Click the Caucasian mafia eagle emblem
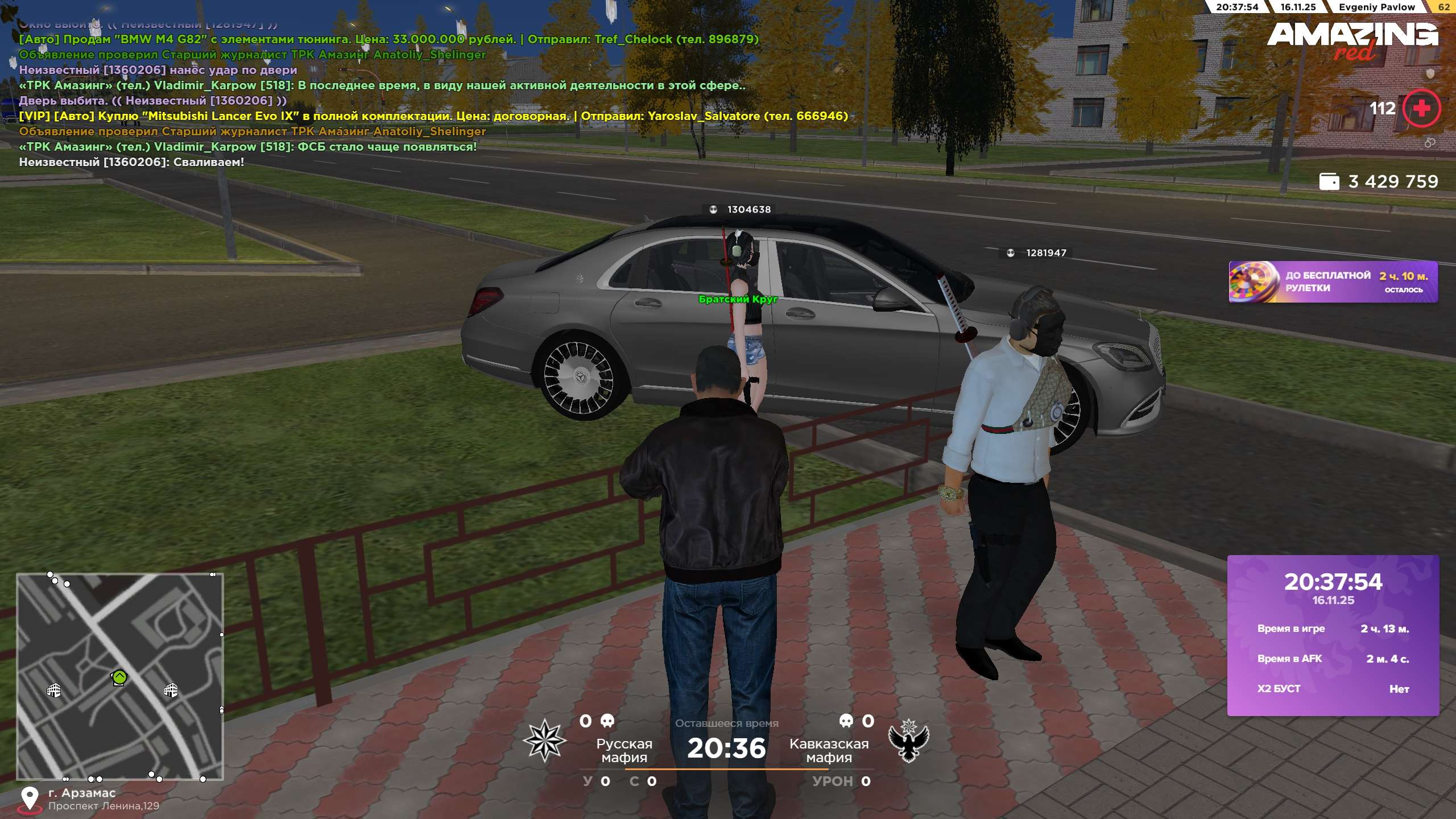Viewport: 1456px width, 819px height. tap(908, 740)
